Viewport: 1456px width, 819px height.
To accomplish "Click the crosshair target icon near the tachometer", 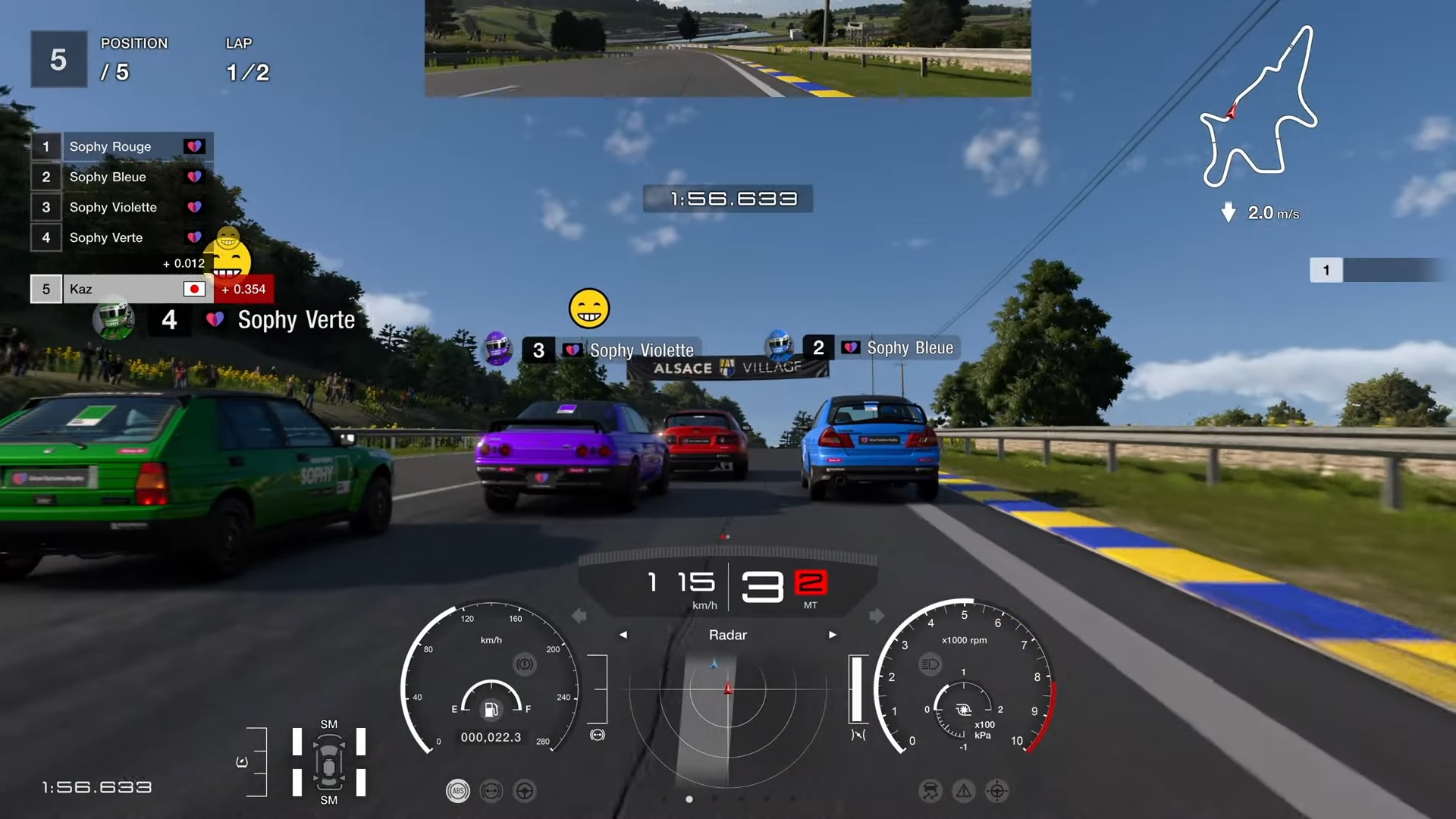I will click(996, 791).
